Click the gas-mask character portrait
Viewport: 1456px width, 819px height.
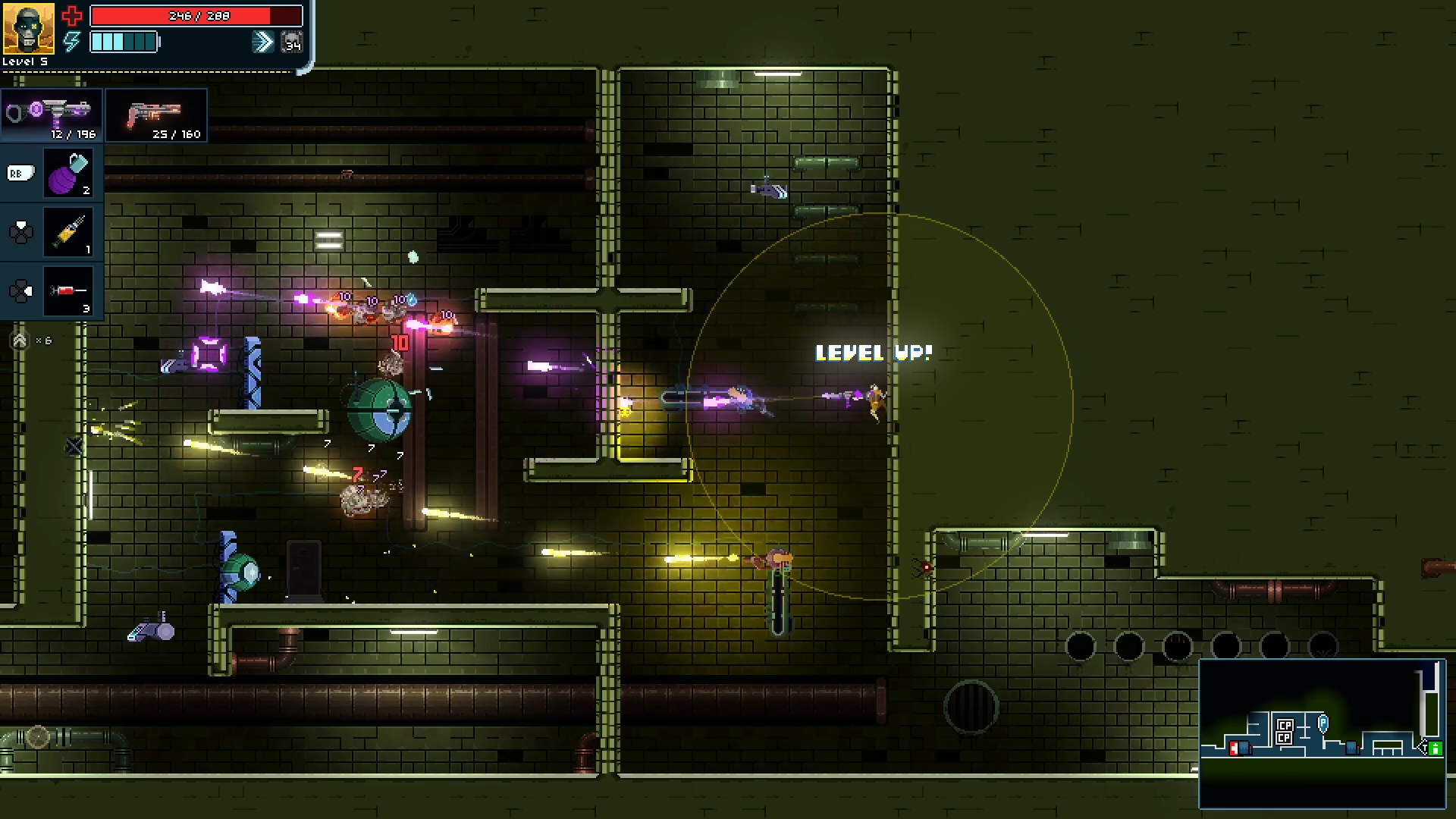29,29
